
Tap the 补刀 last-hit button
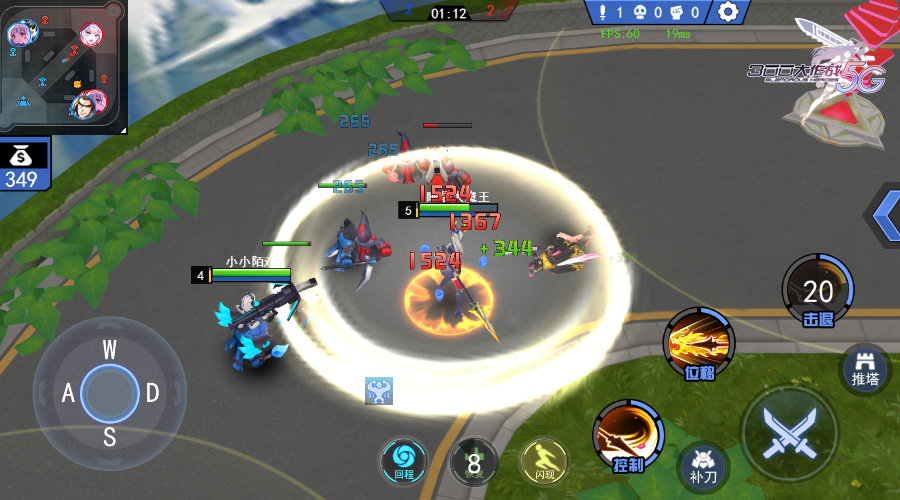tap(704, 466)
